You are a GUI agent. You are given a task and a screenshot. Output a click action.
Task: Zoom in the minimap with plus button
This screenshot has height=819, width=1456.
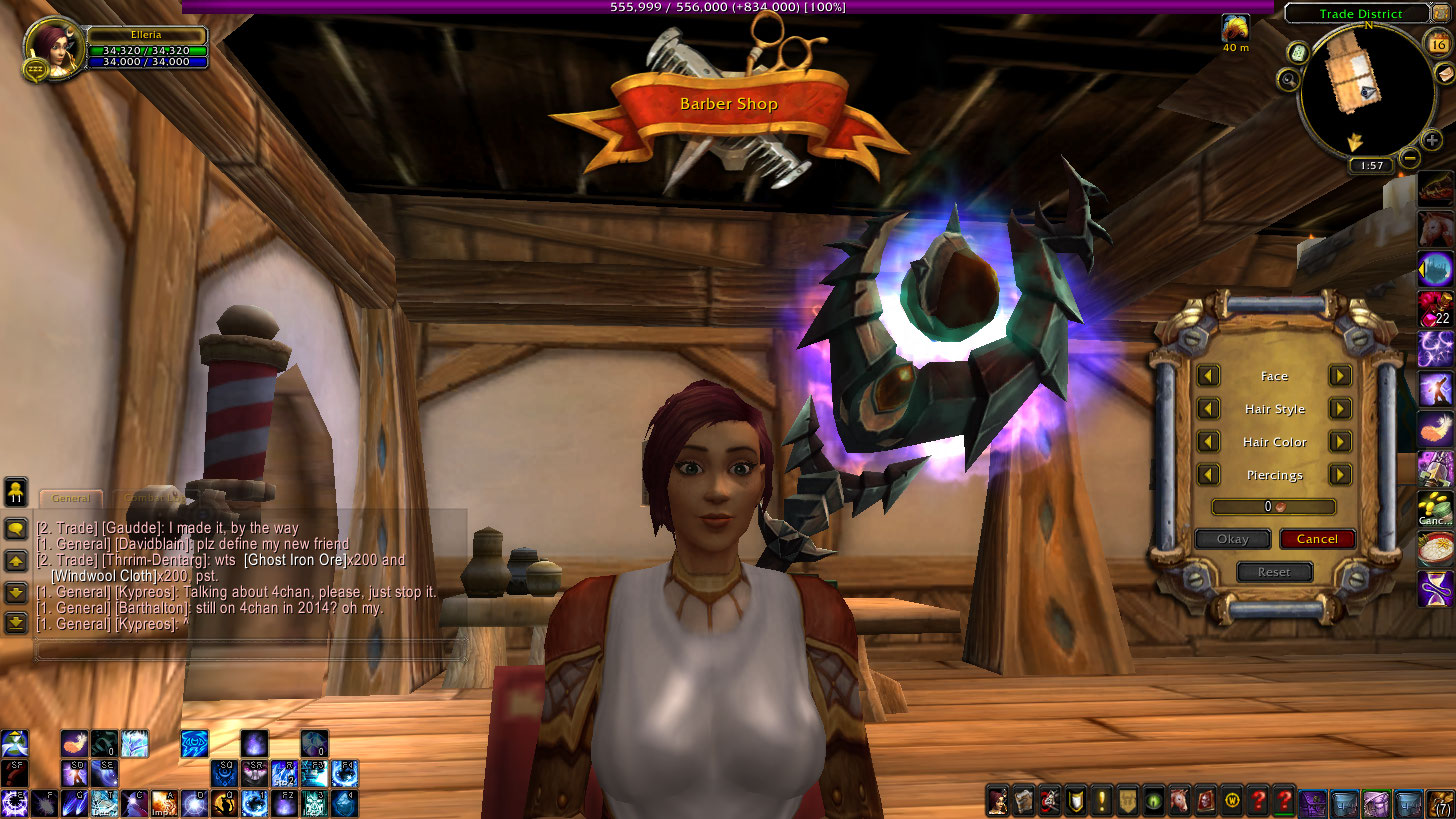tap(1432, 141)
